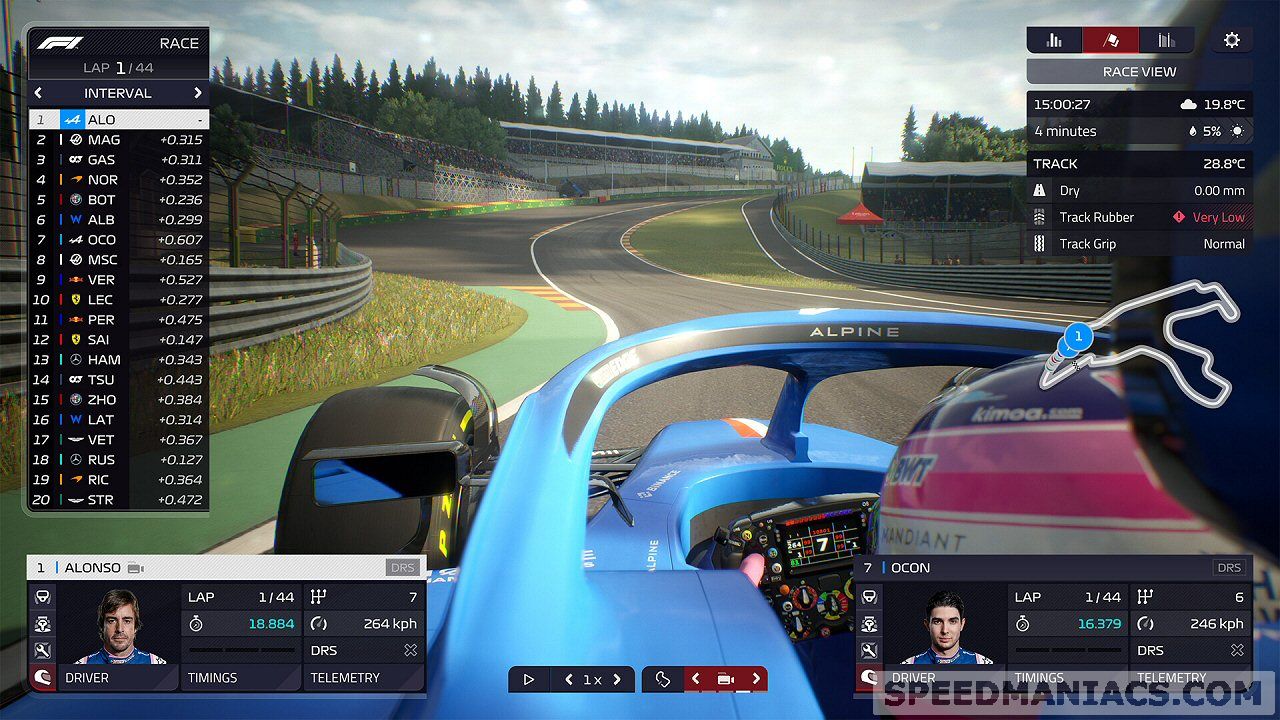Click the play button
This screenshot has width=1280, height=720.
[x=529, y=680]
